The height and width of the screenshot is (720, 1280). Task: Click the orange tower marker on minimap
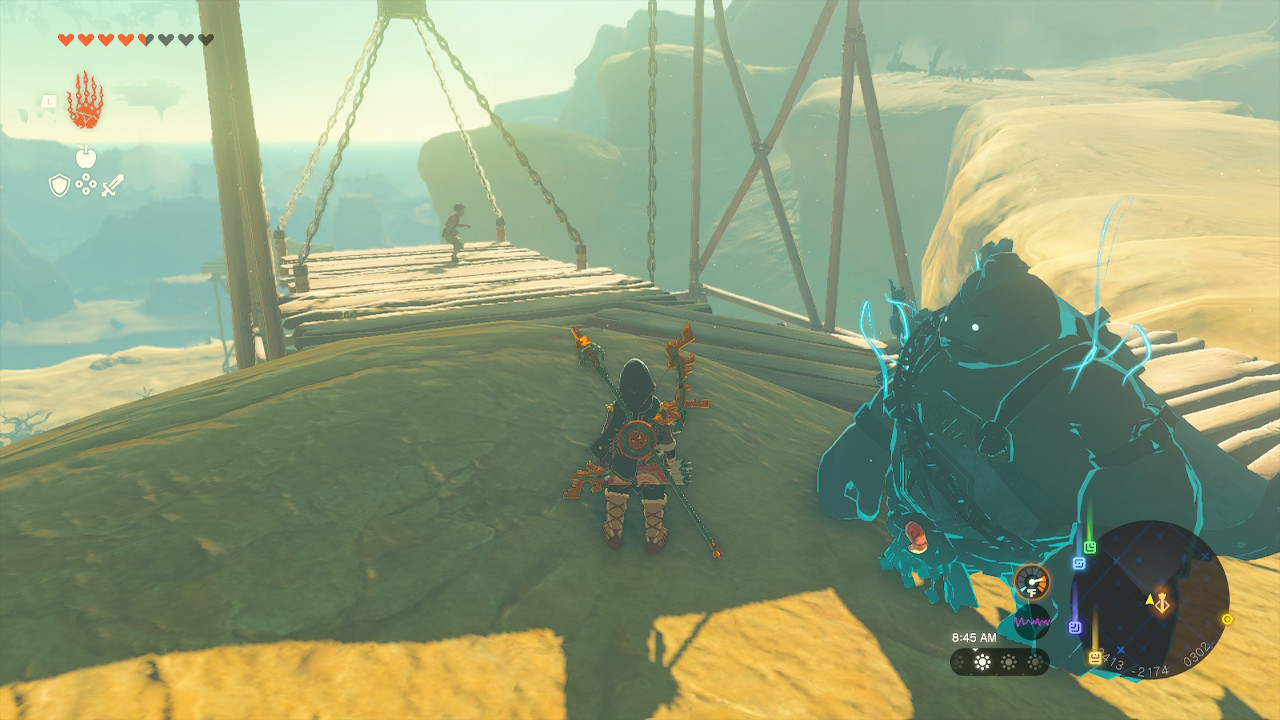(1162, 603)
